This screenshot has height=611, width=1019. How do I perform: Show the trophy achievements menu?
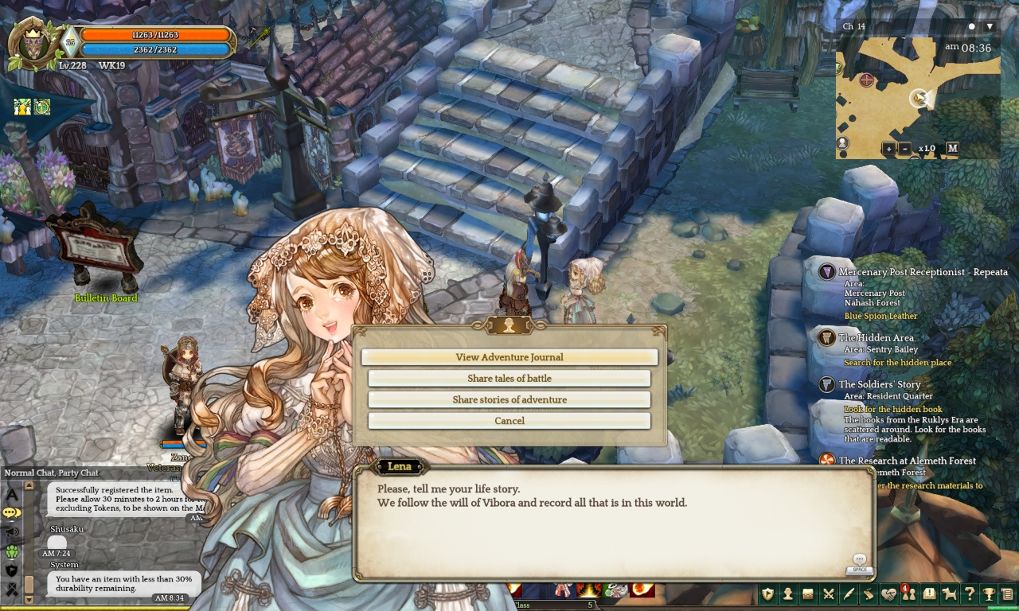[988, 594]
